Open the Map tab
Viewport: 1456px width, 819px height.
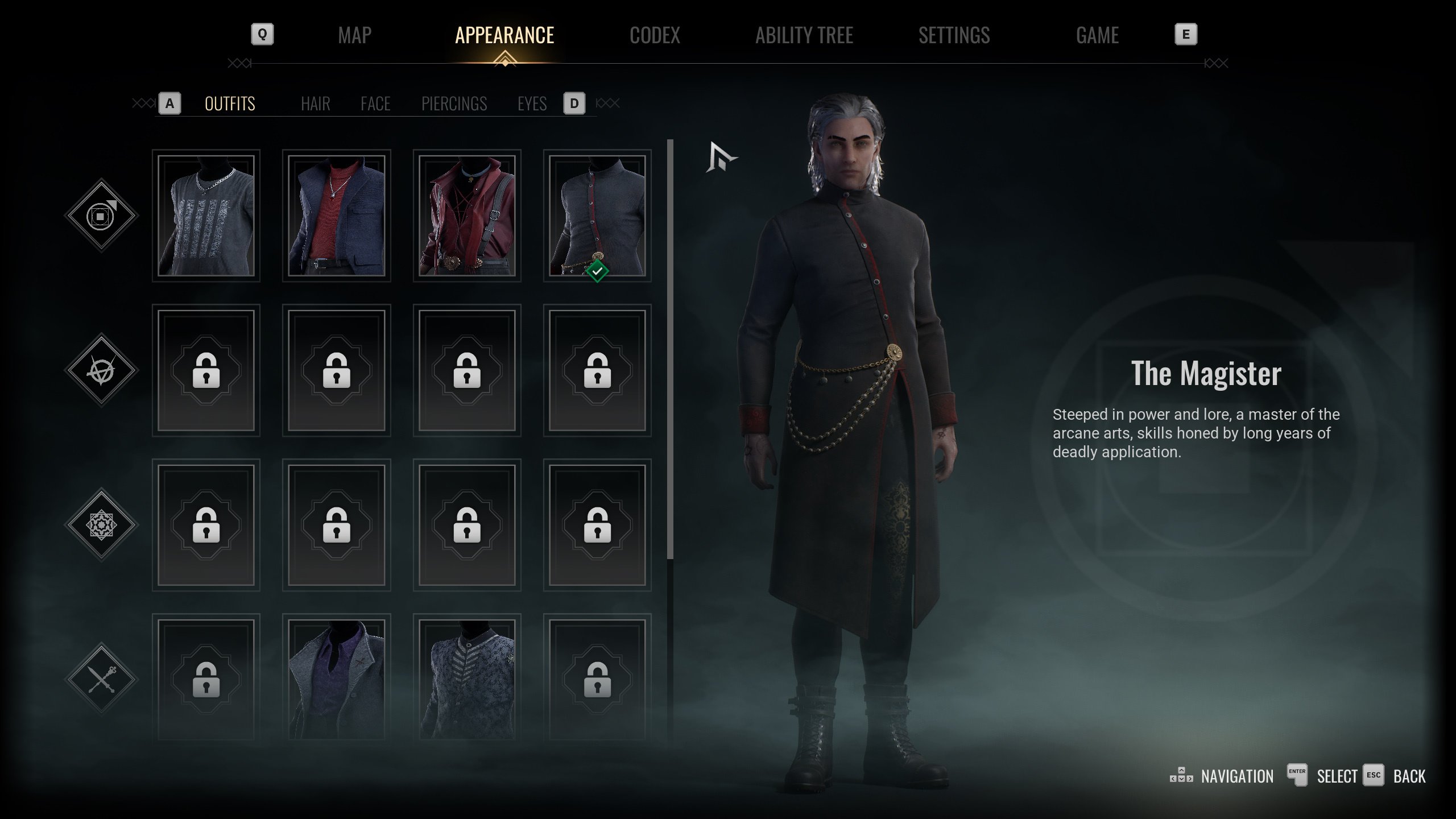(x=354, y=35)
